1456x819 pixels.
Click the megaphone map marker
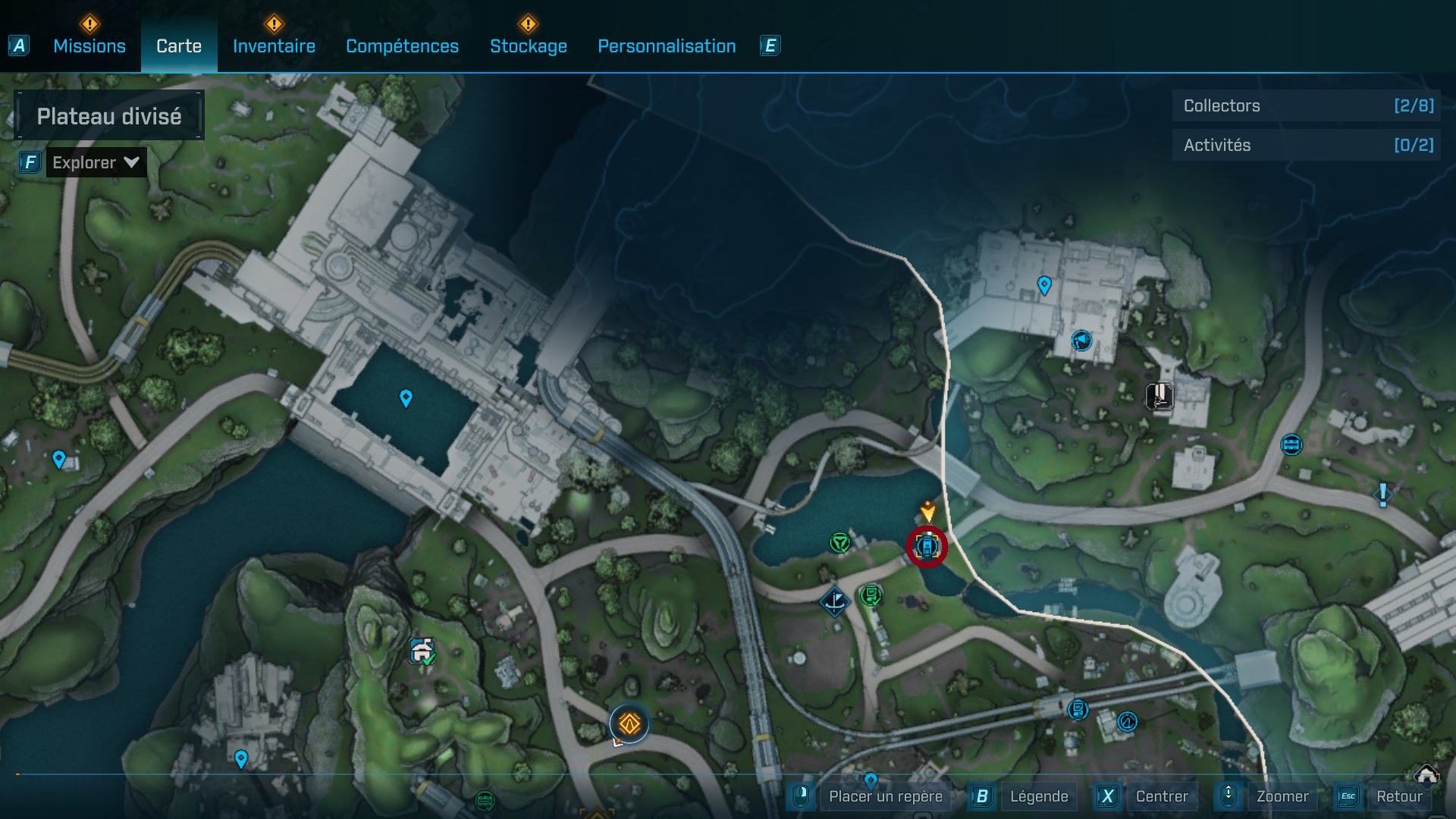pyautogui.click(x=1081, y=340)
